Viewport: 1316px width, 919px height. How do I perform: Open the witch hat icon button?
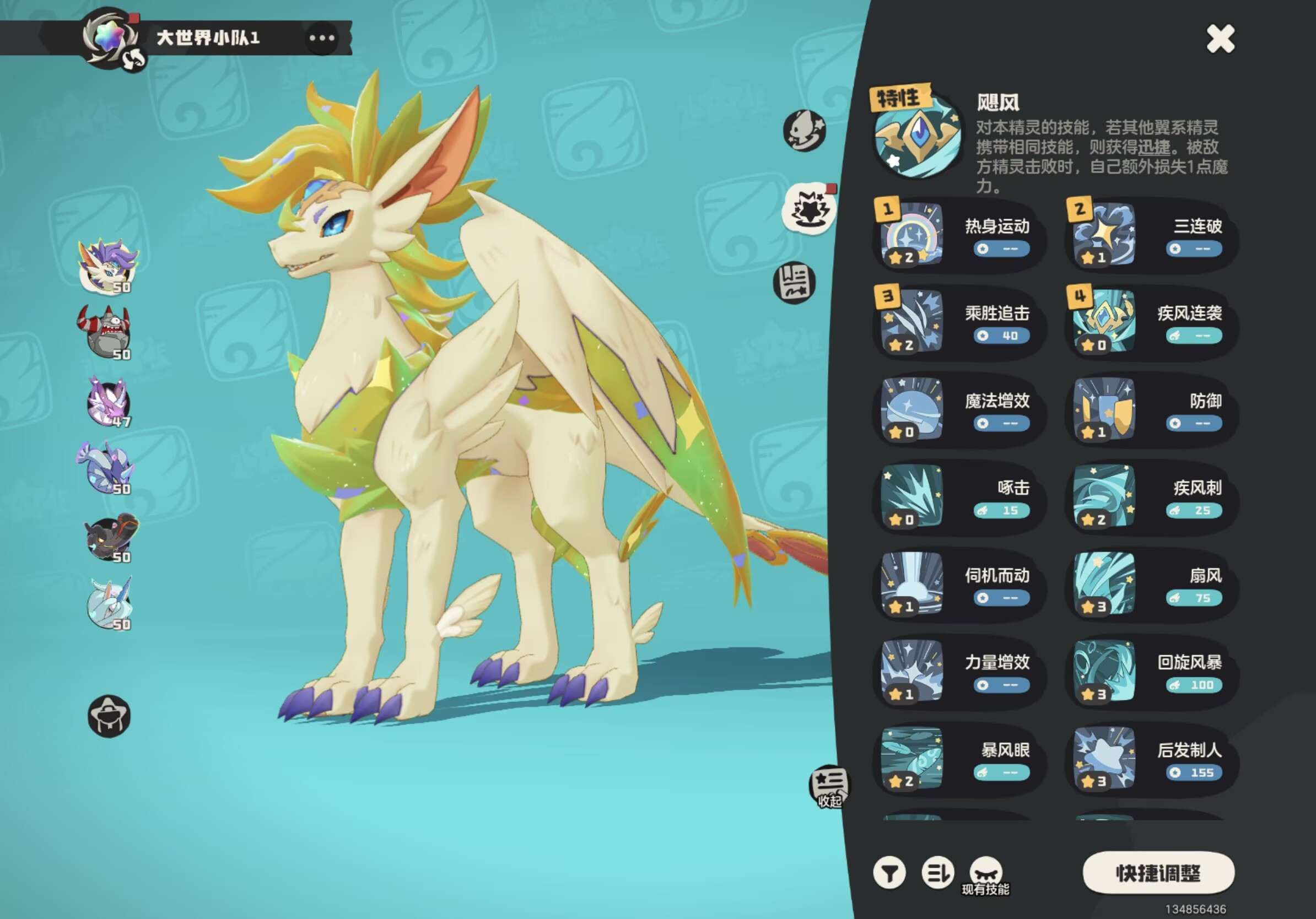109,716
